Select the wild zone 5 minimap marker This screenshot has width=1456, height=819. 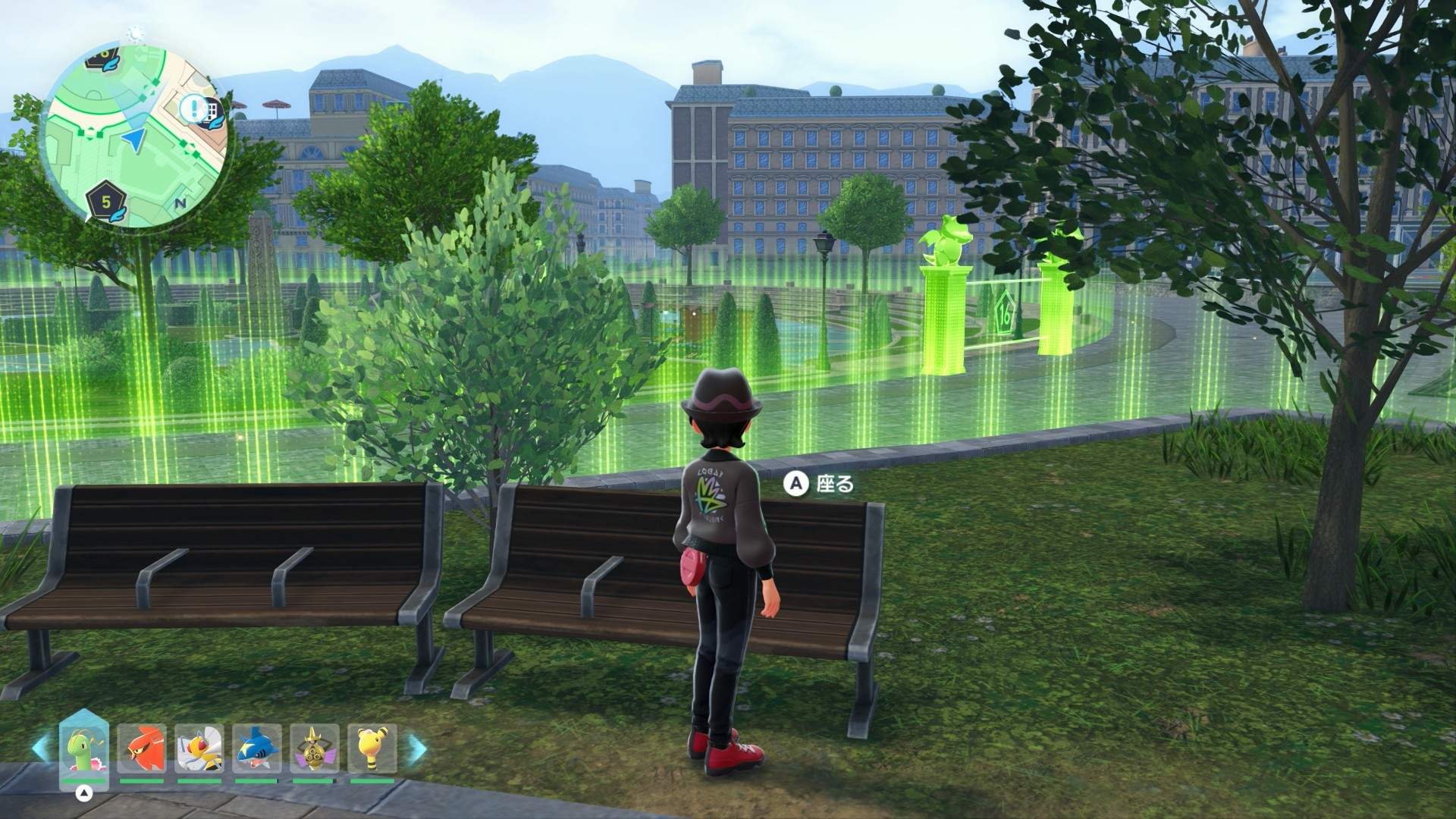point(106,202)
